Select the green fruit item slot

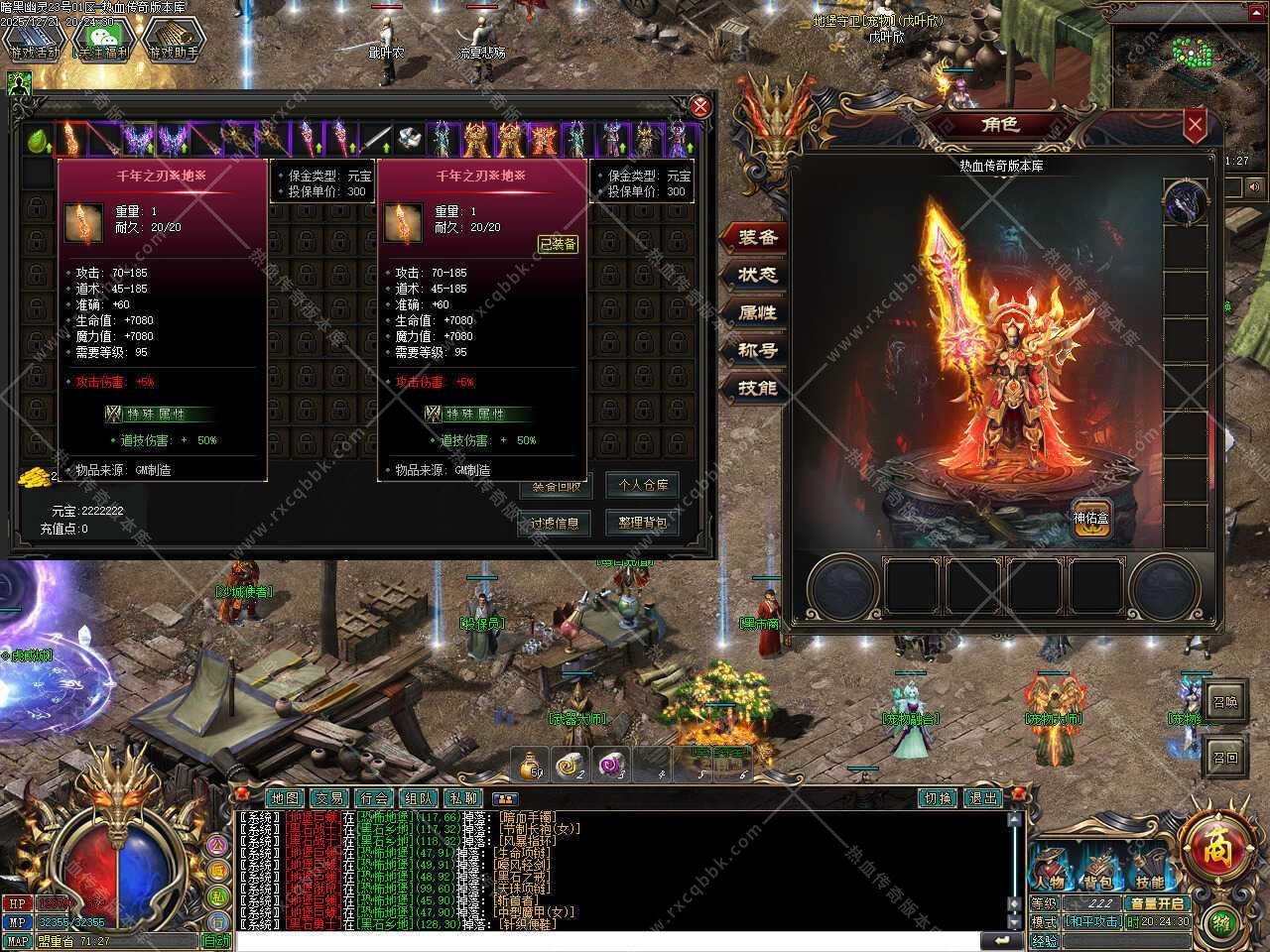[39, 140]
